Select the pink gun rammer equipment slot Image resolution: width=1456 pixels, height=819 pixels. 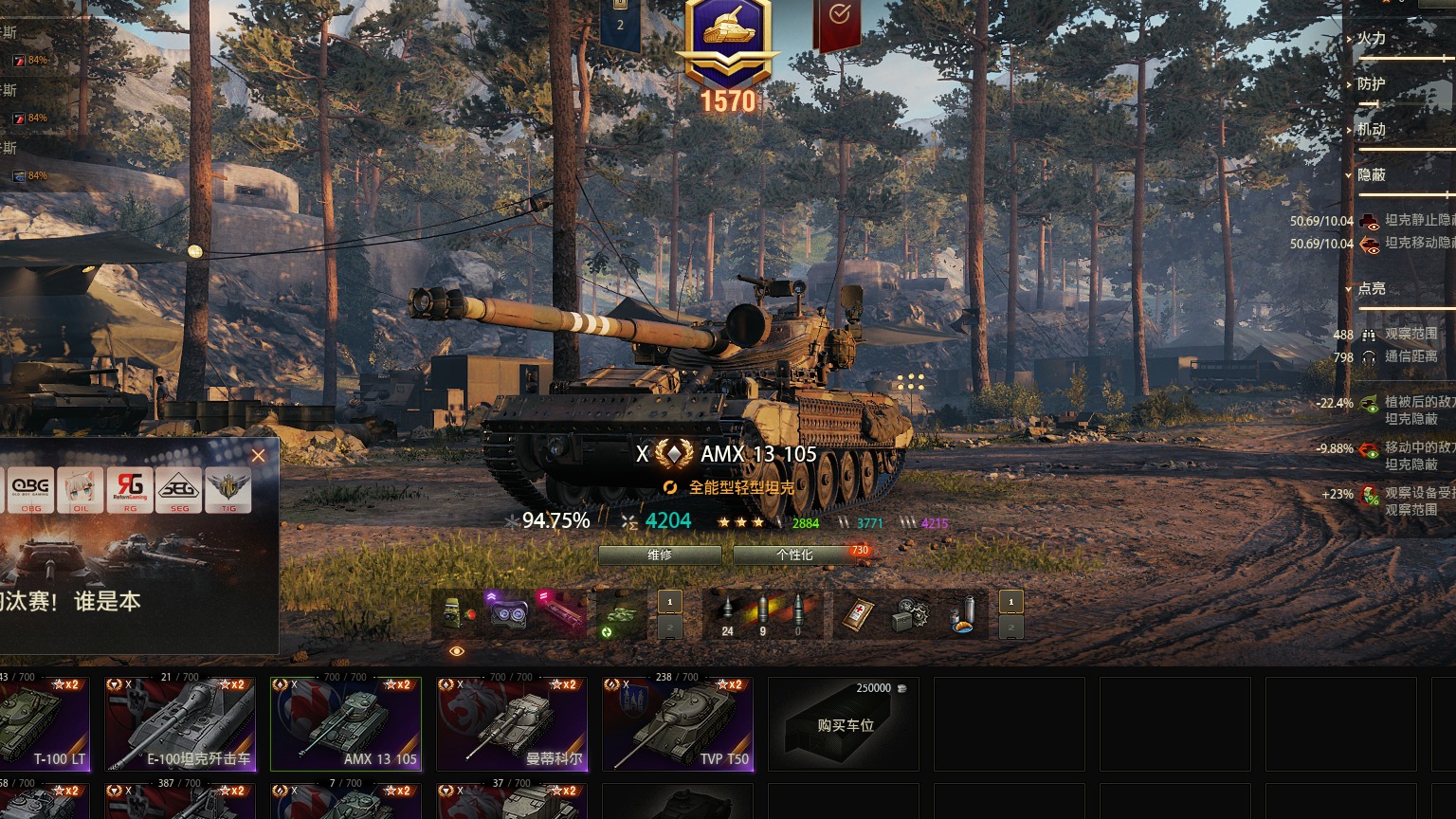[559, 613]
